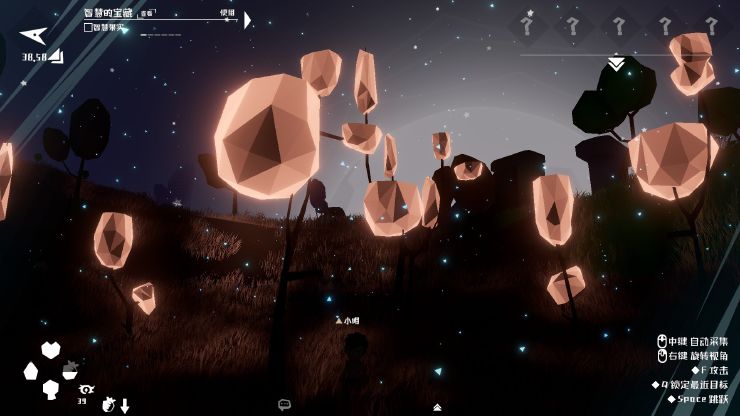The image size is (740, 416).
Task: Open the 智慧的宝藏 quest tracker title
Action: (110, 13)
